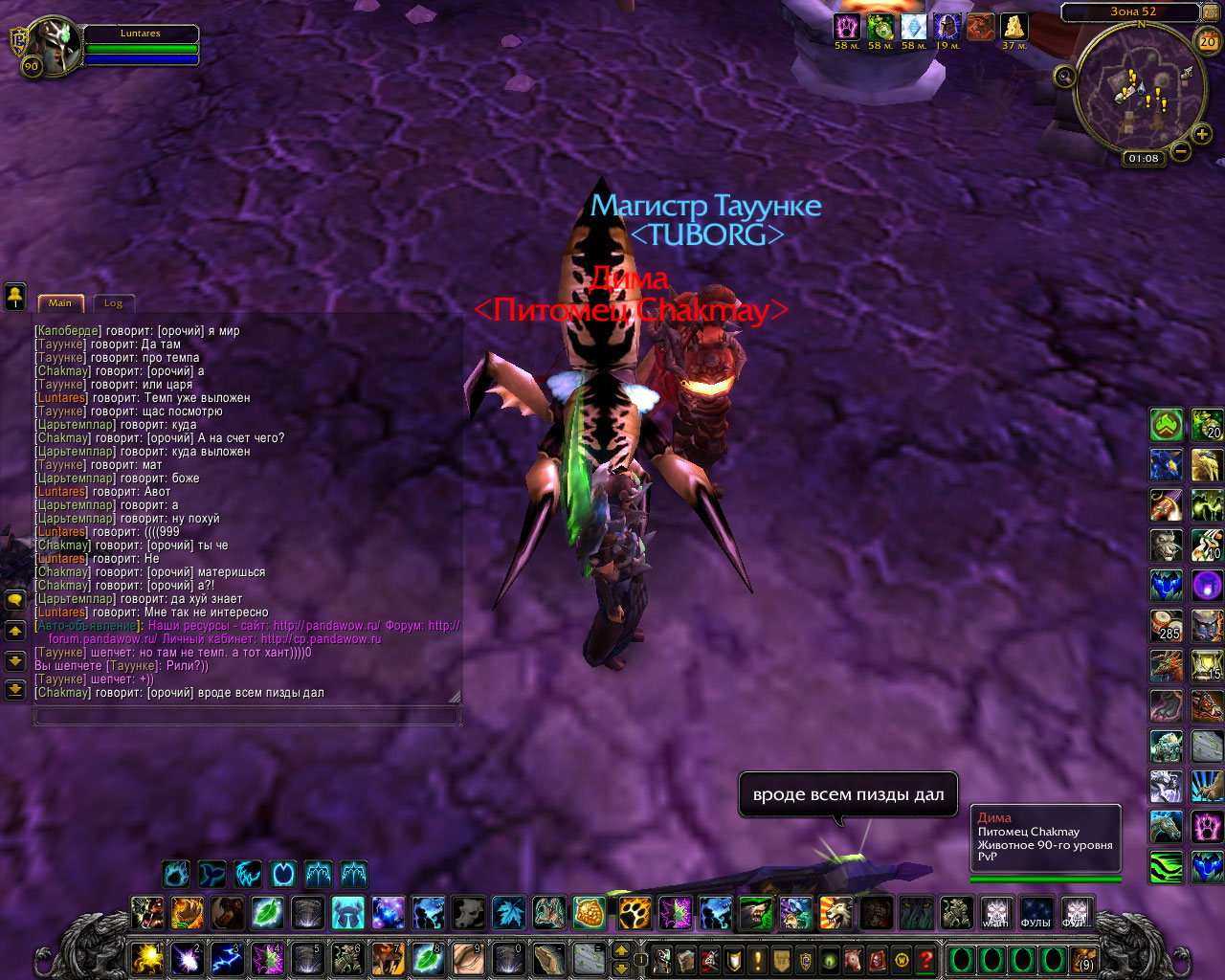Activate the golden paw print ability

coord(631,913)
